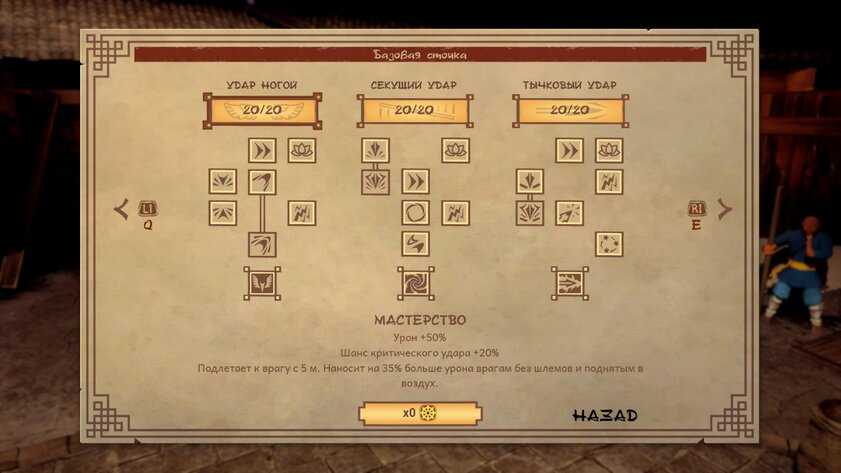The width and height of the screenshot is (841, 473).
Task: Switch to the next stance with right arrow
Action: pyautogui.click(x=724, y=209)
